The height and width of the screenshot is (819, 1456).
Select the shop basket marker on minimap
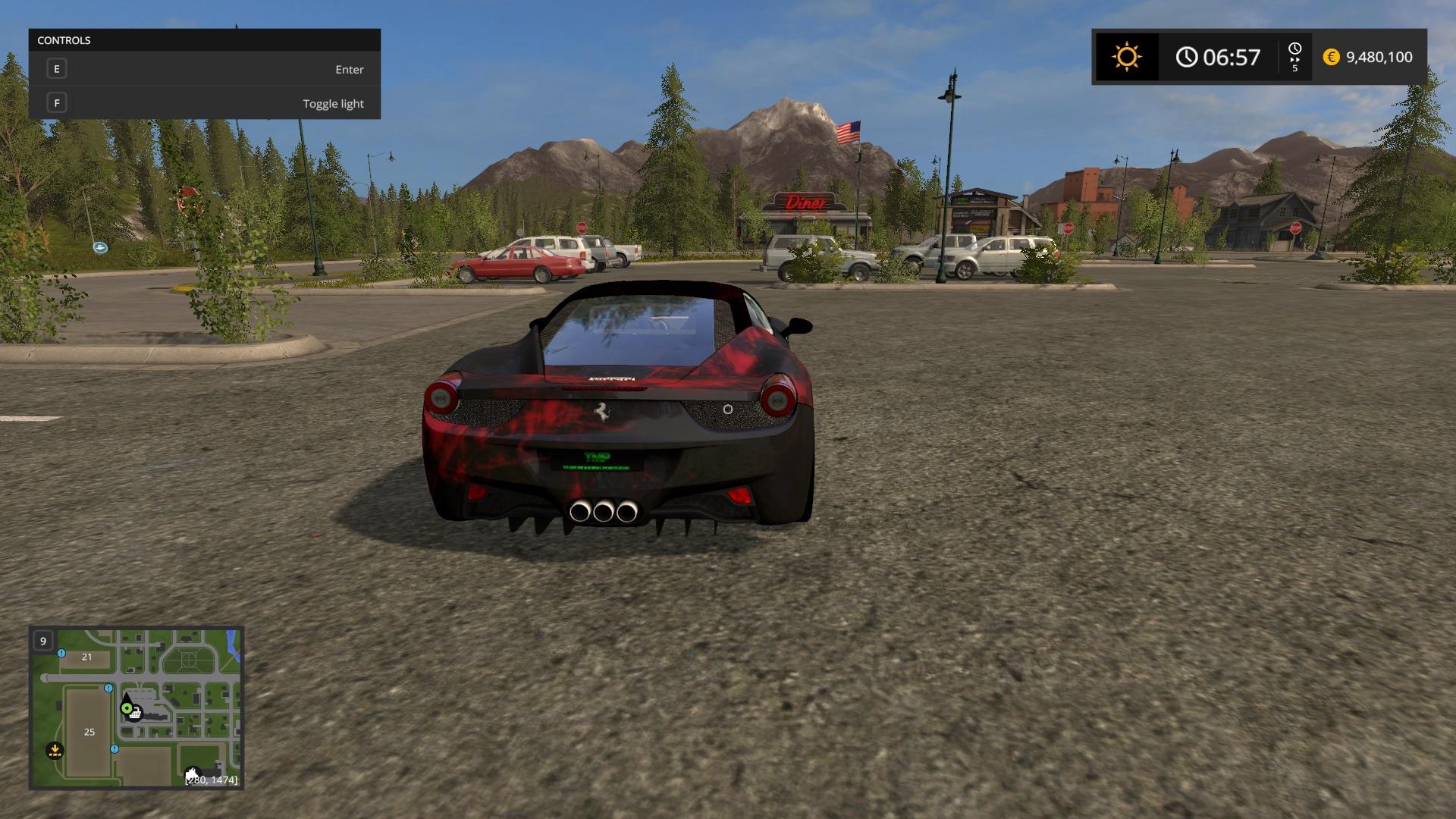135,713
